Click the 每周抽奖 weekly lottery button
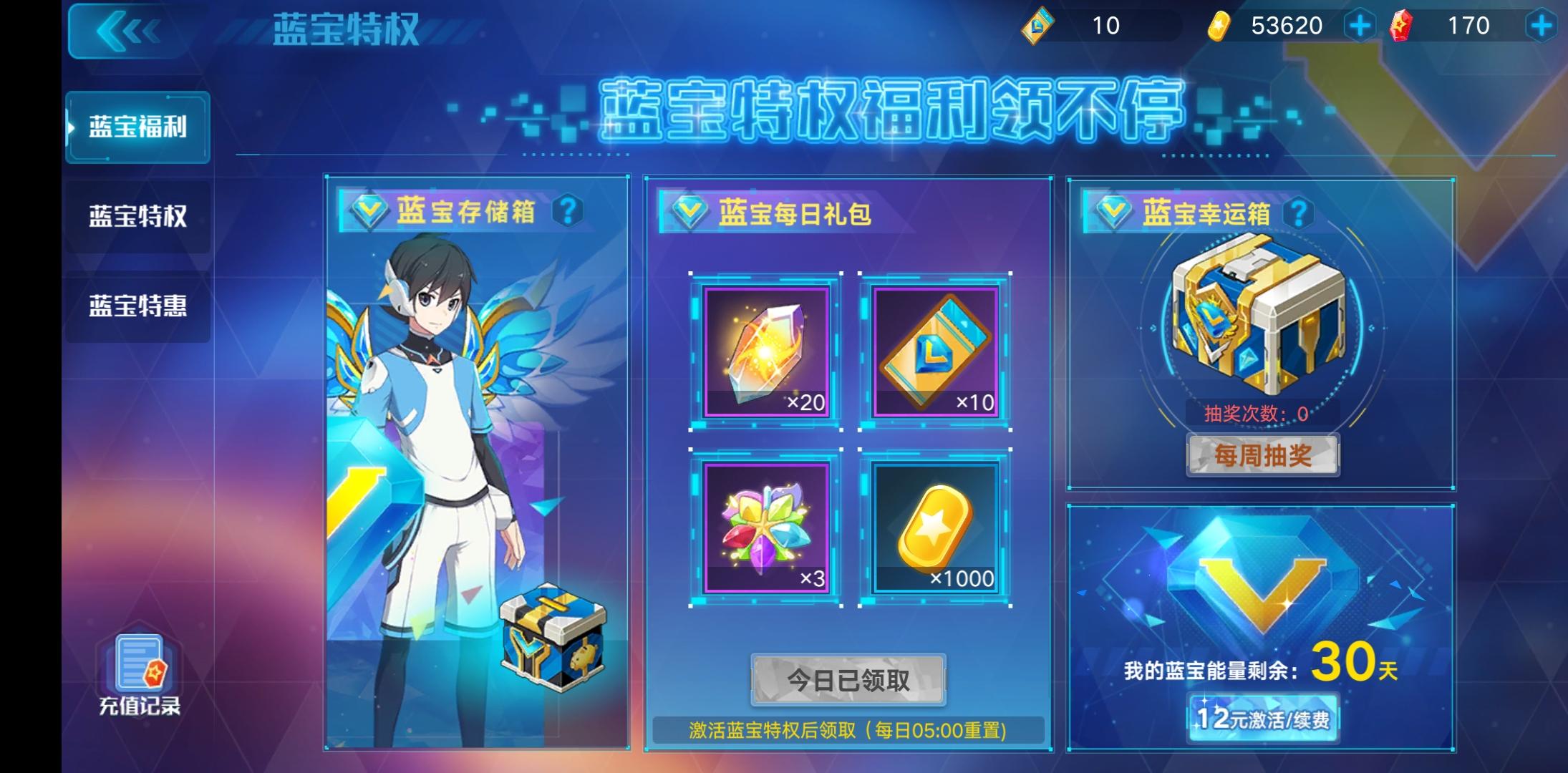Image resolution: width=1568 pixels, height=773 pixels. [x=1262, y=456]
